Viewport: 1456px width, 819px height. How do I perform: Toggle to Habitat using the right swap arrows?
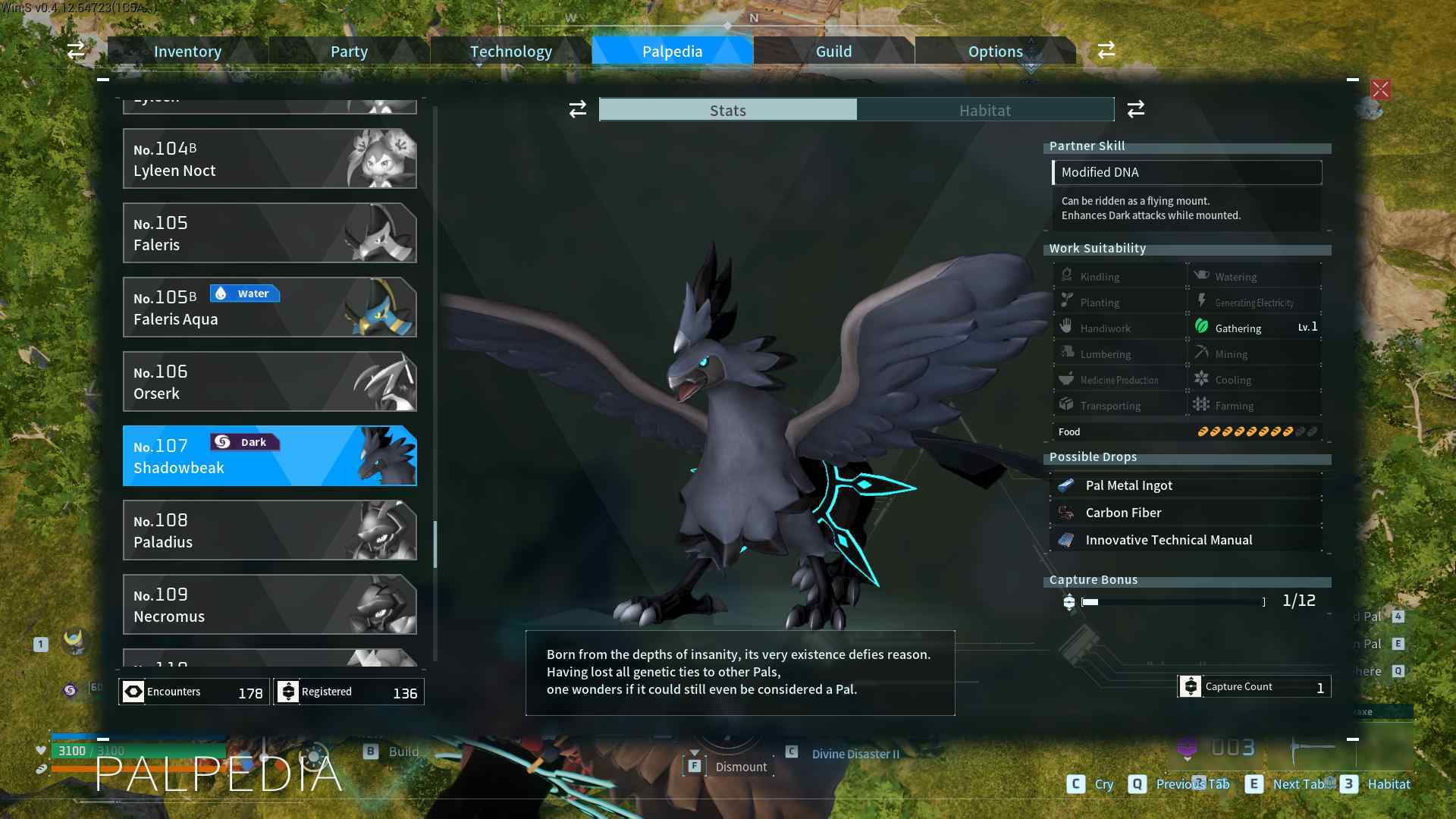tap(1135, 109)
